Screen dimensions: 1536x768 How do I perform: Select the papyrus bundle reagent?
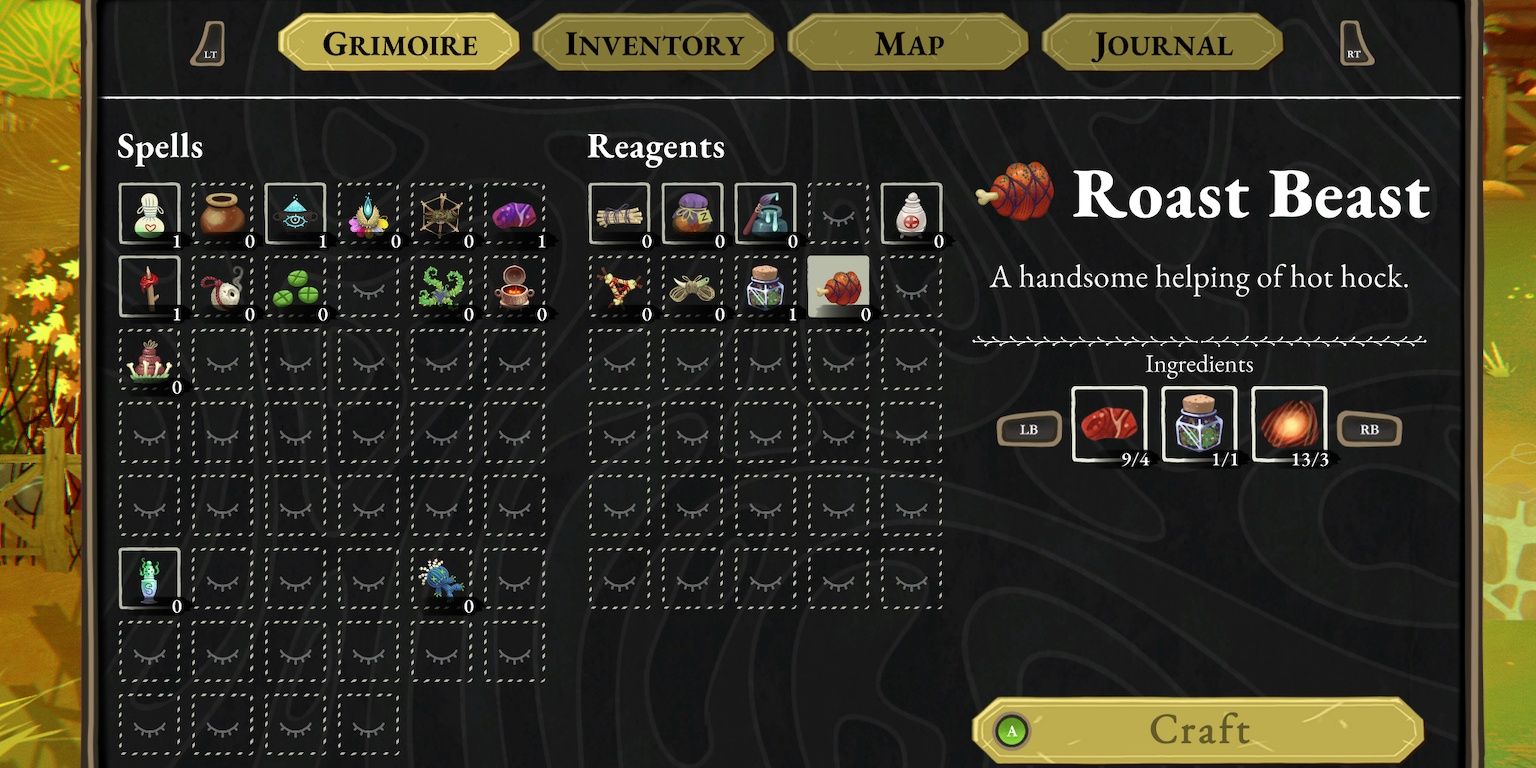click(618, 211)
